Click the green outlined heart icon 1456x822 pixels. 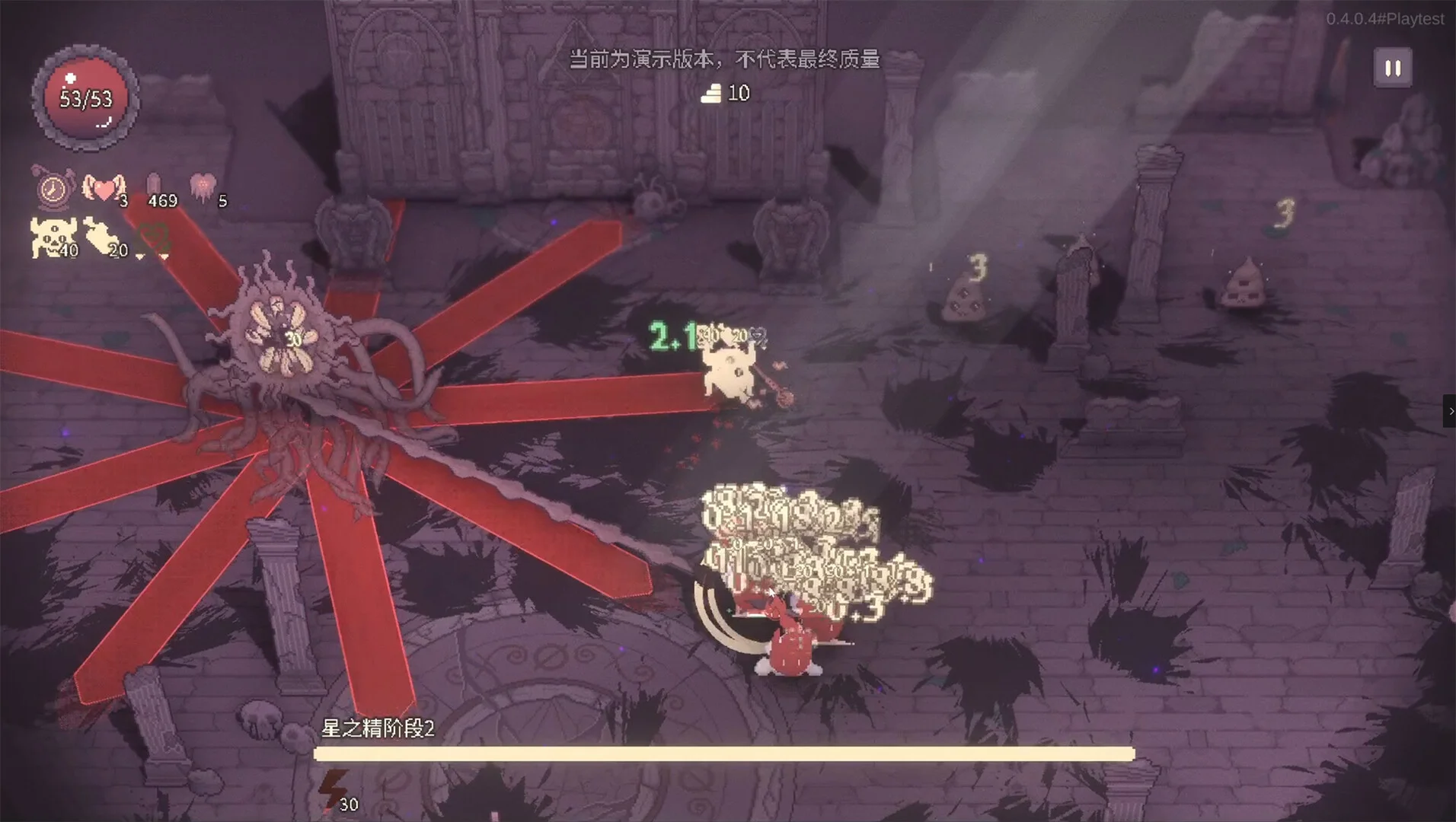155,238
